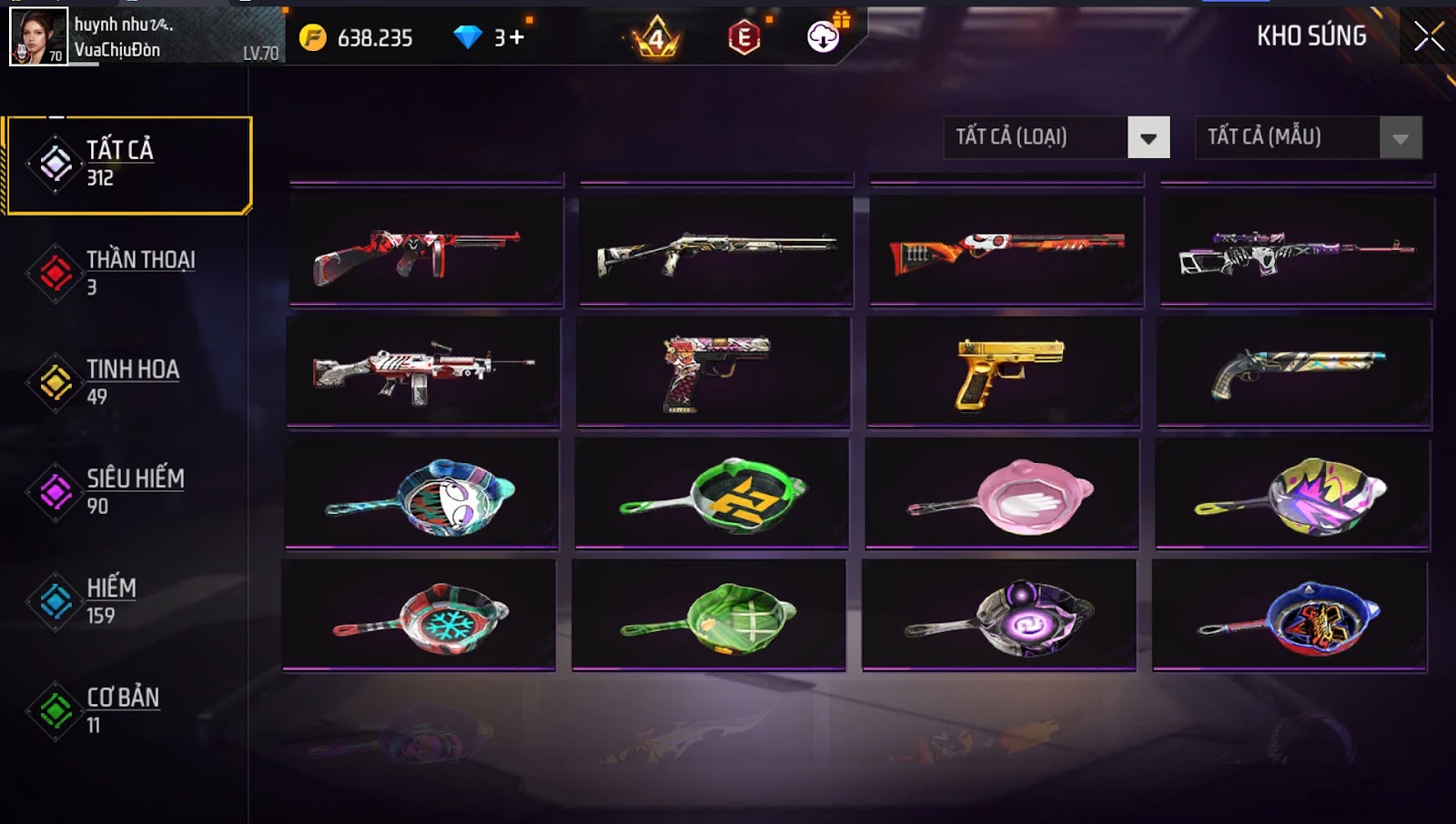Select the Tất Cả category tab
The width and height of the screenshot is (1456, 824).
click(x=127, y=165)
